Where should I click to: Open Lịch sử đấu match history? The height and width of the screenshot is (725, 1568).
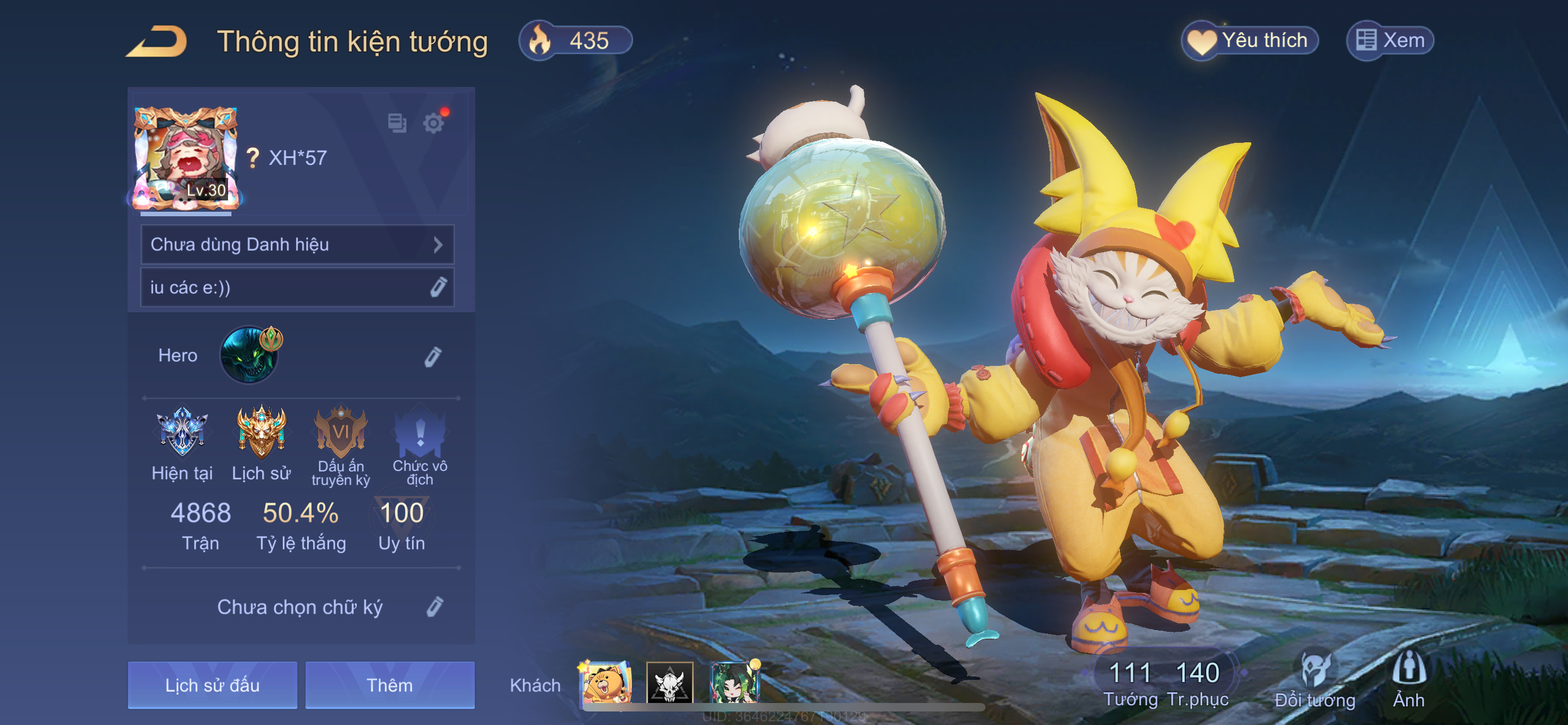pos(212,685)
